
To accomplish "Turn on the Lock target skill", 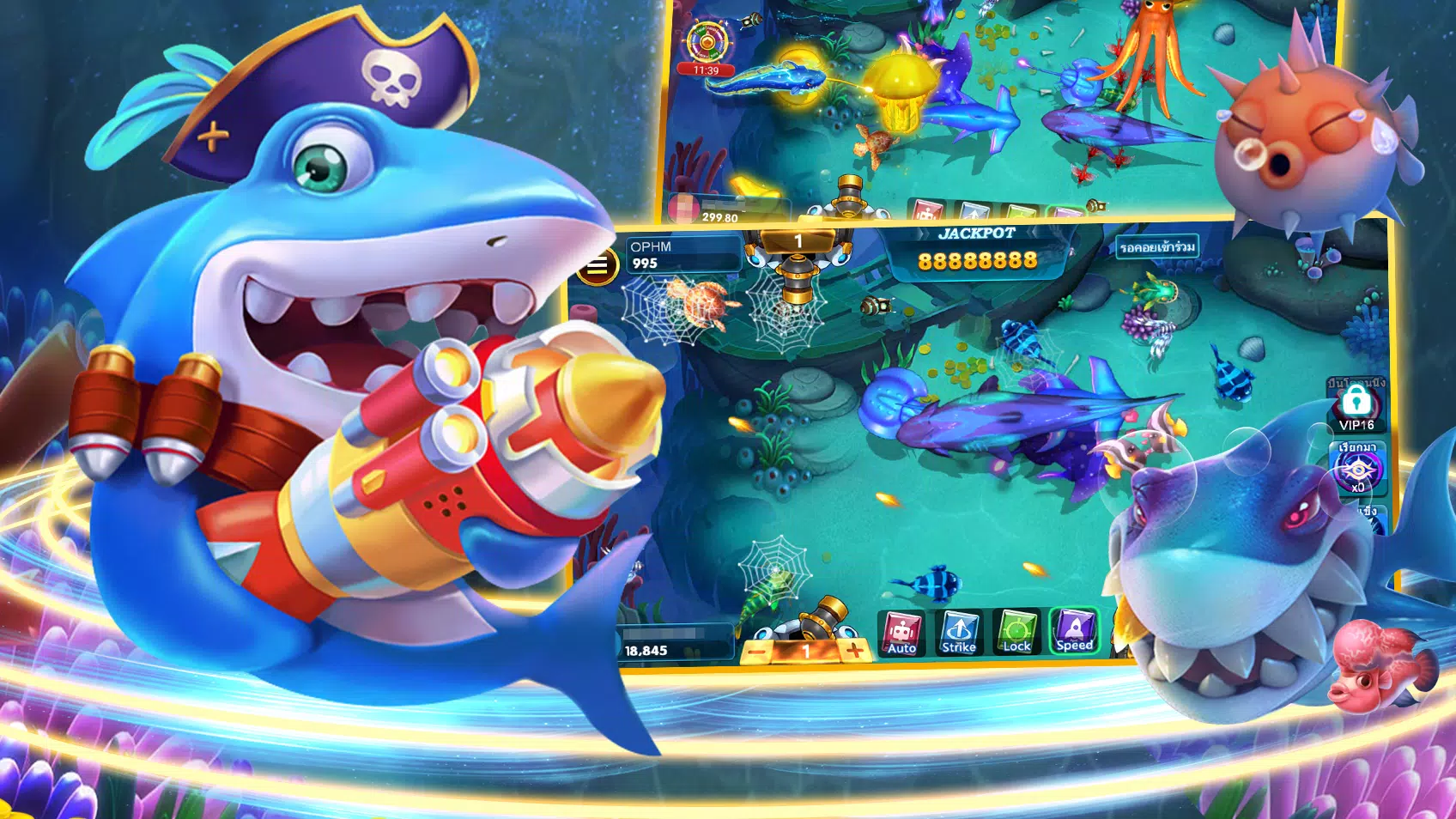I will click(x=1016, y=633).
